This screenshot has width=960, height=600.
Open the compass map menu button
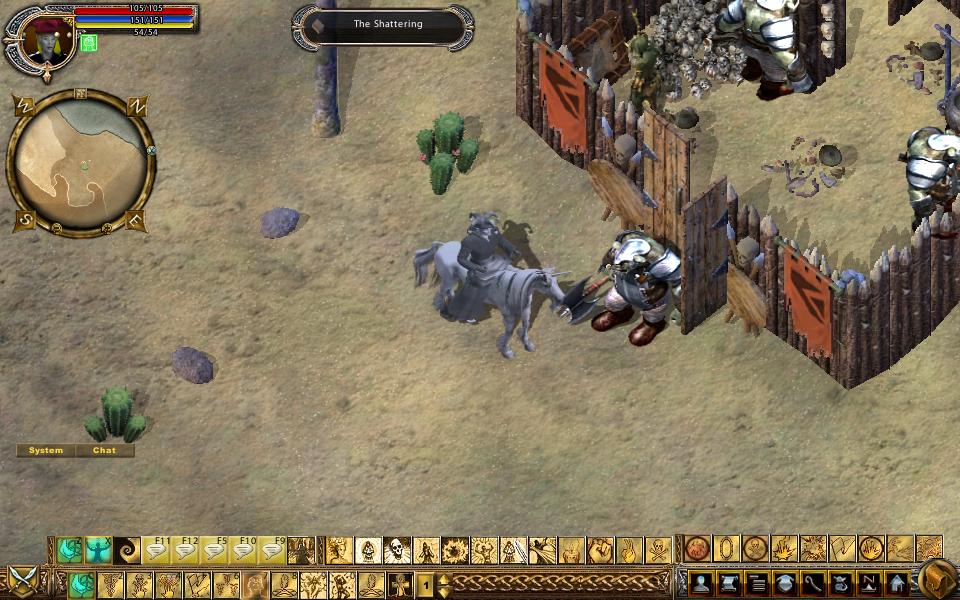[x=869, y=582]
